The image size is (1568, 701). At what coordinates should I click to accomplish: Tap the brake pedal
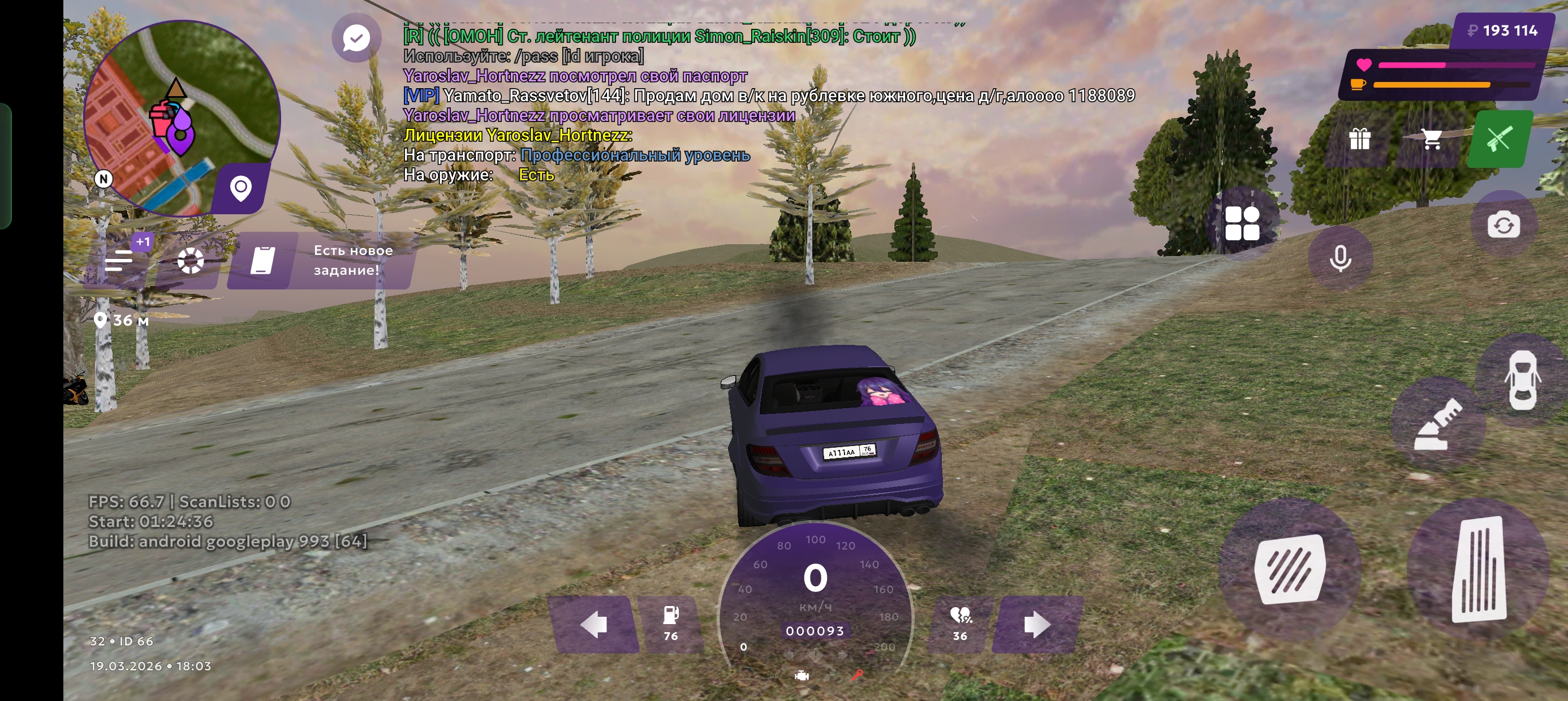(1289, 569)
